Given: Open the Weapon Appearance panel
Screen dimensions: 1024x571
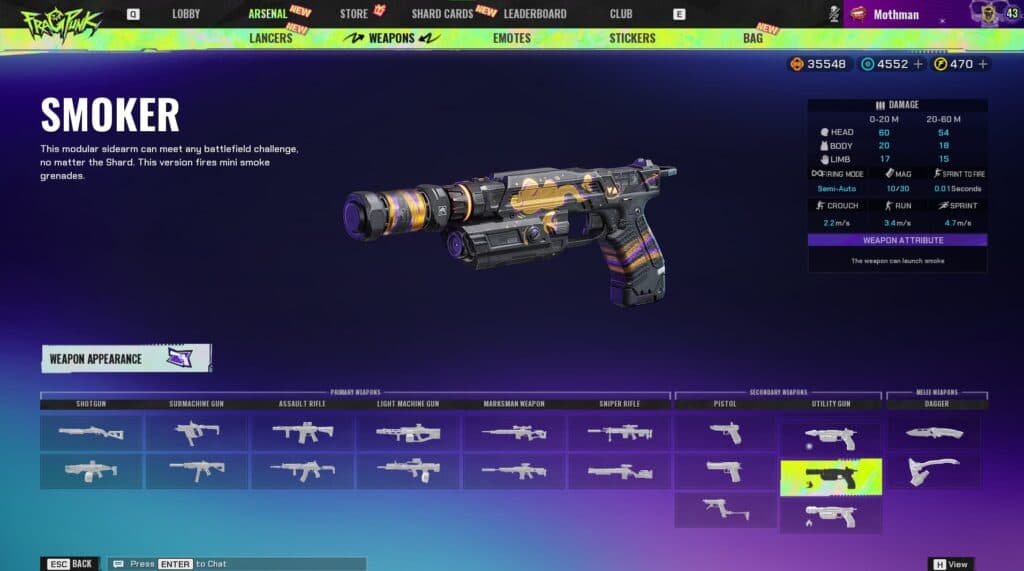Looking at the screenshot, I should click(x=126, y=358).
